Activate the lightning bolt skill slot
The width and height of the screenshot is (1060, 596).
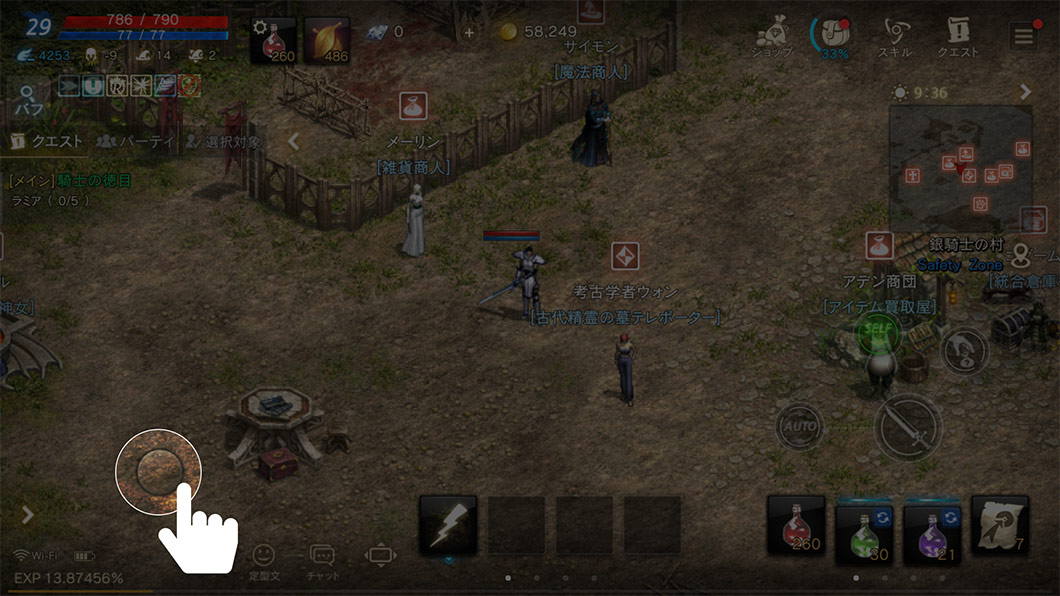click(447, 525)
